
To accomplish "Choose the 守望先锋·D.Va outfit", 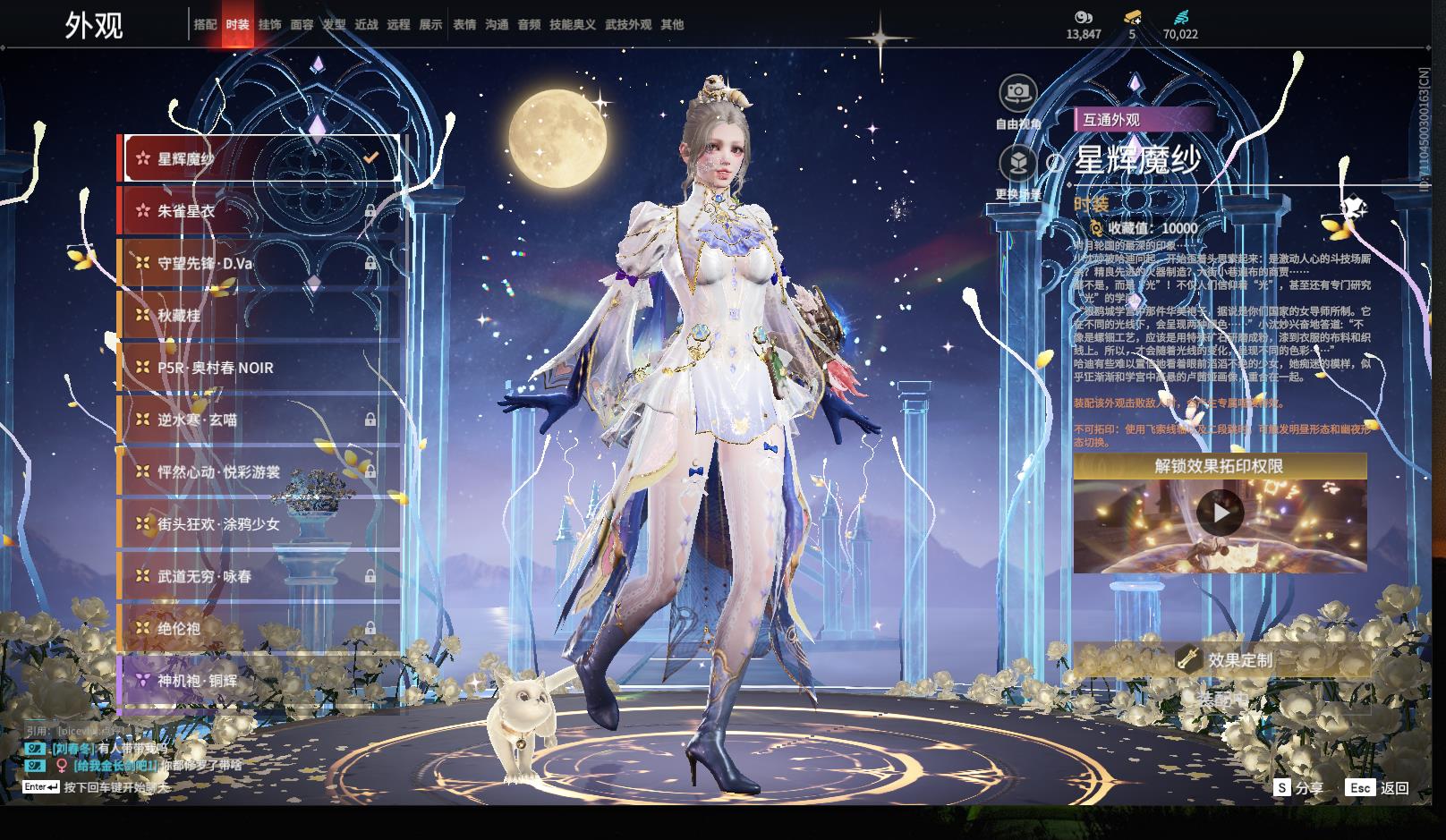I will tap(259, 263).
